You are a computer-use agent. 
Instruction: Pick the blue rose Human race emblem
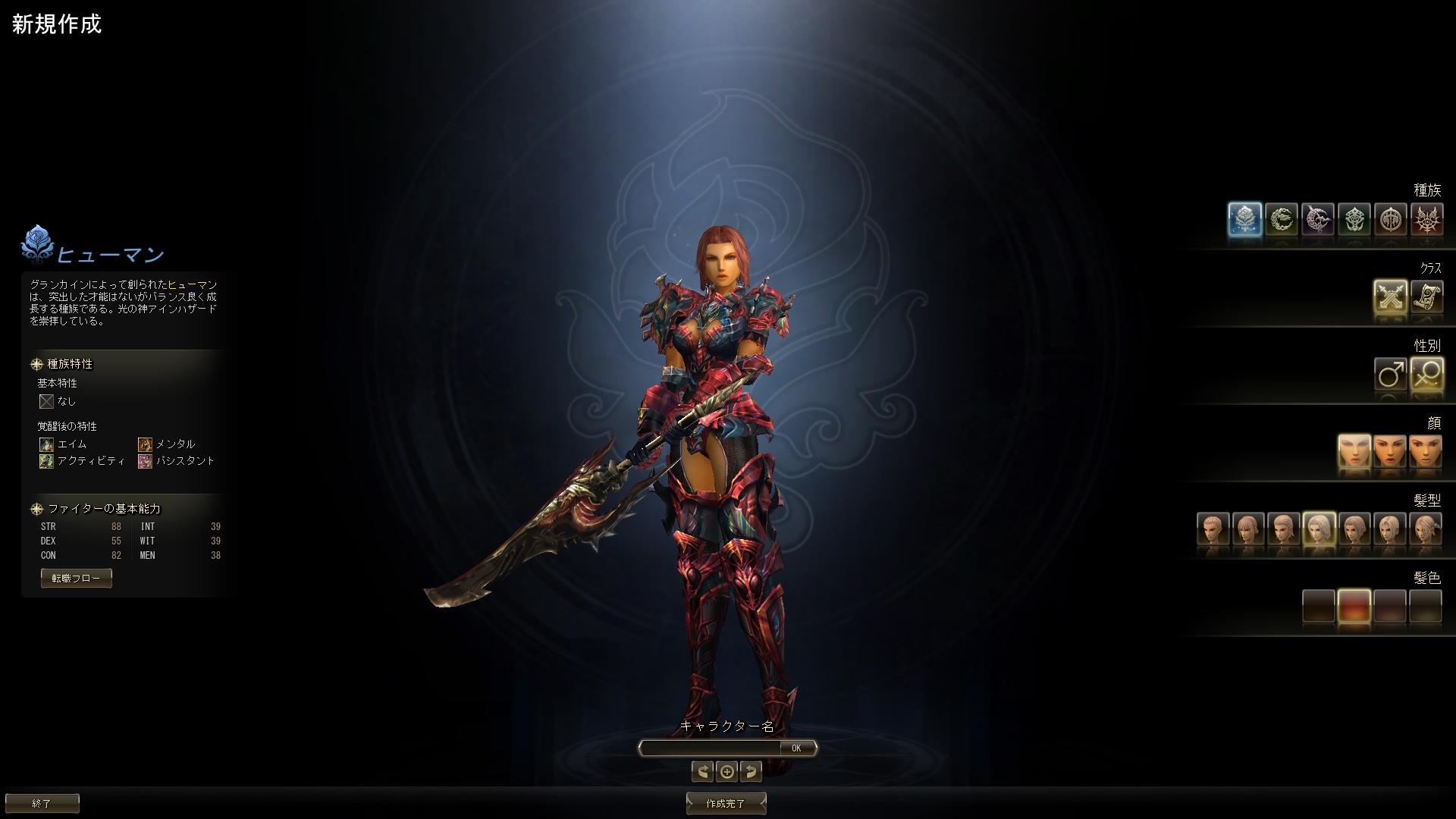pos(1244,220)
